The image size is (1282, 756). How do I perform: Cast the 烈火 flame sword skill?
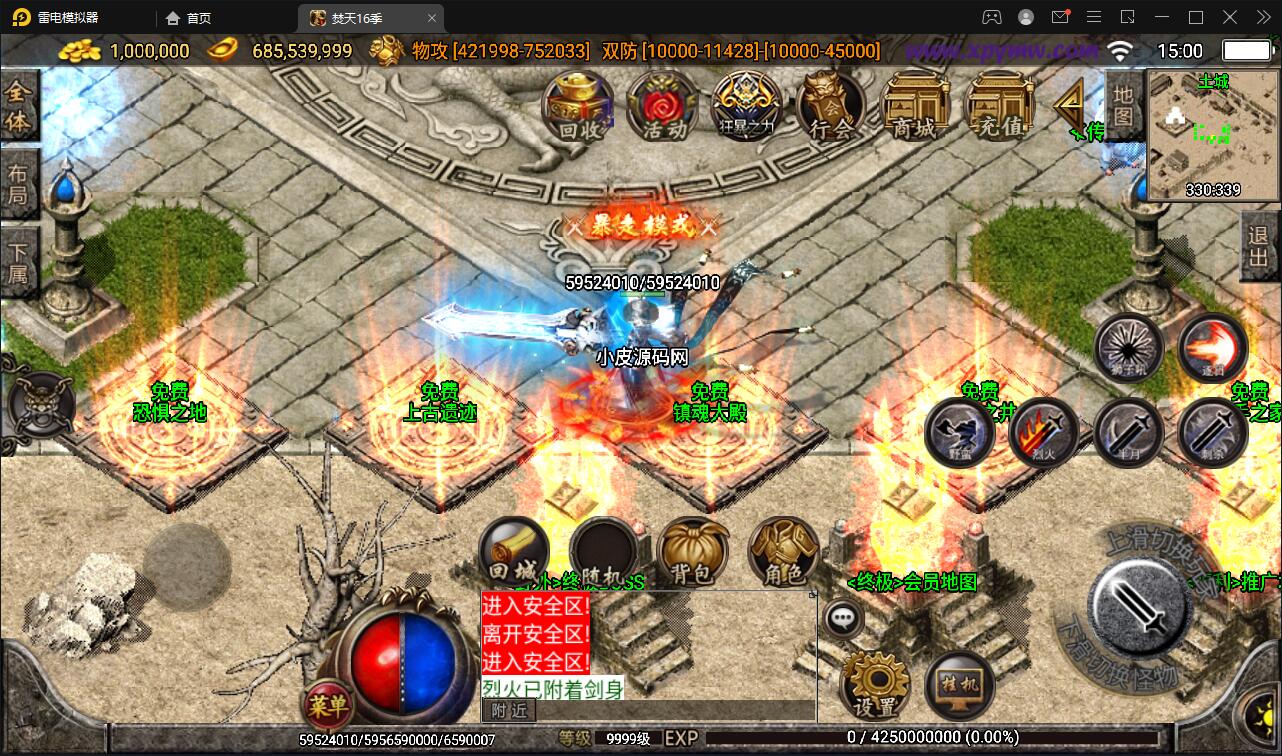[x=1043, y=432]
